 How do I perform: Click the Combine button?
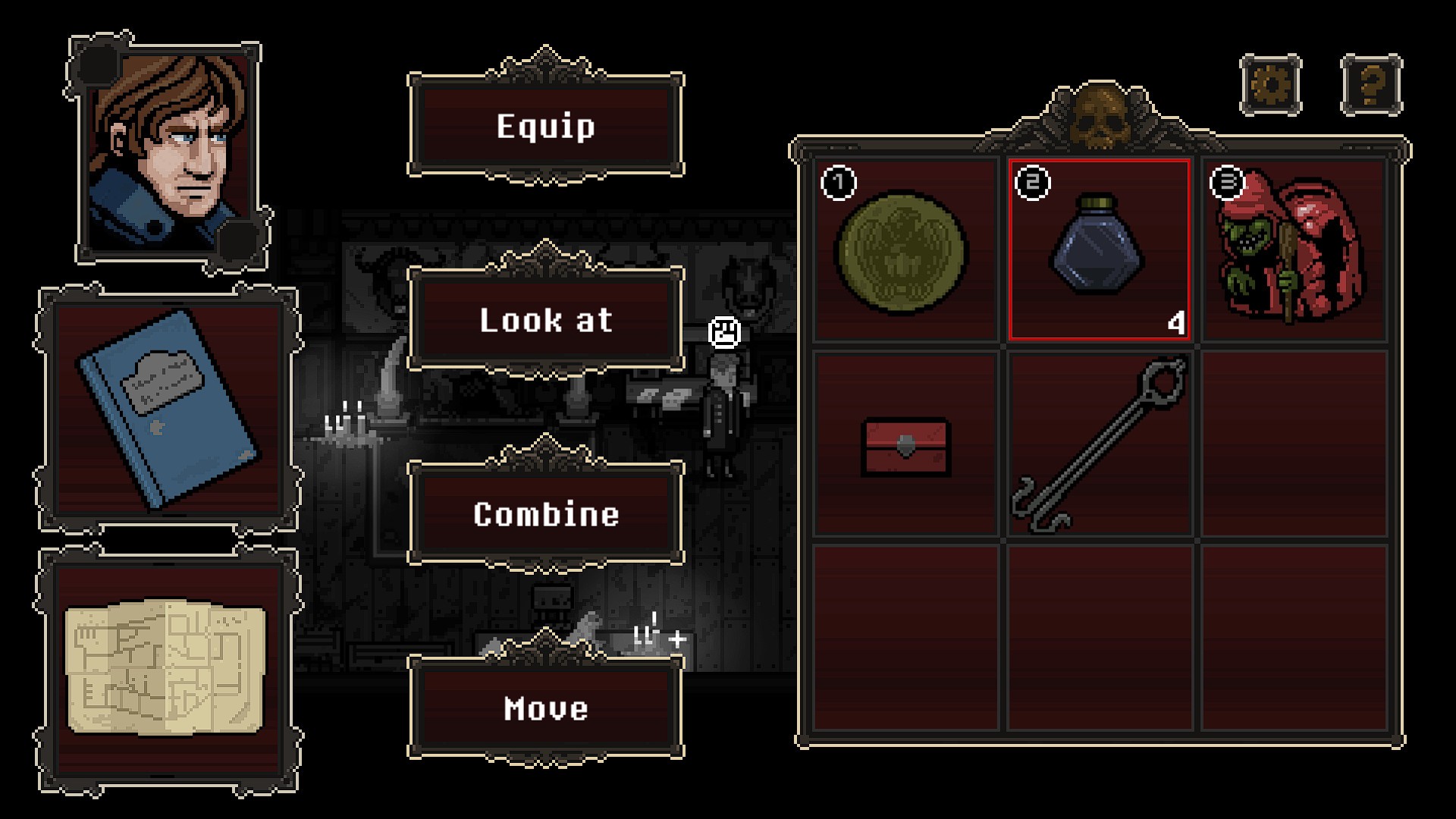[x=546, y=514]
